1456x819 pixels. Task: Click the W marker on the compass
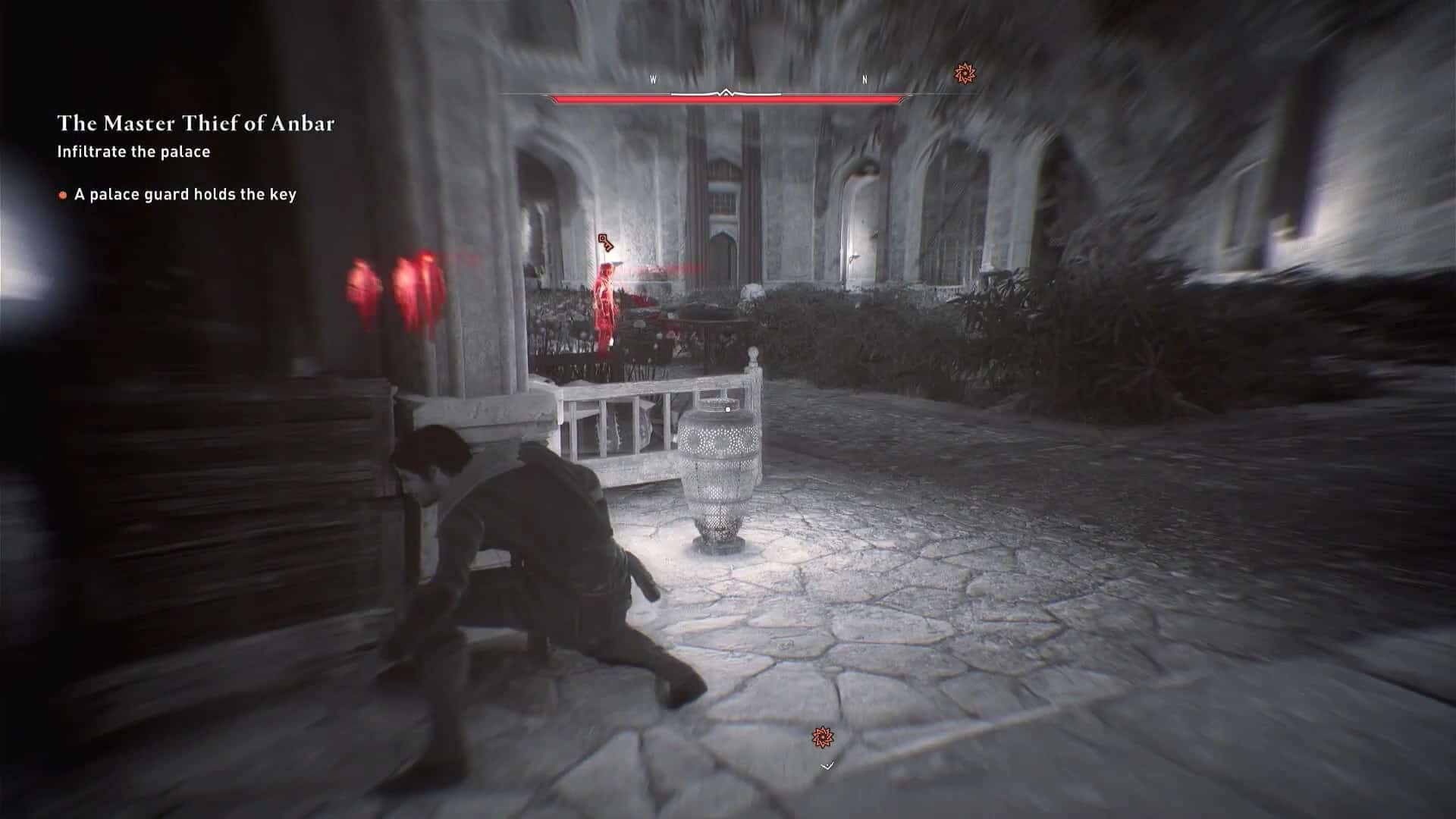pyautogui.click(x=652, y=78)
